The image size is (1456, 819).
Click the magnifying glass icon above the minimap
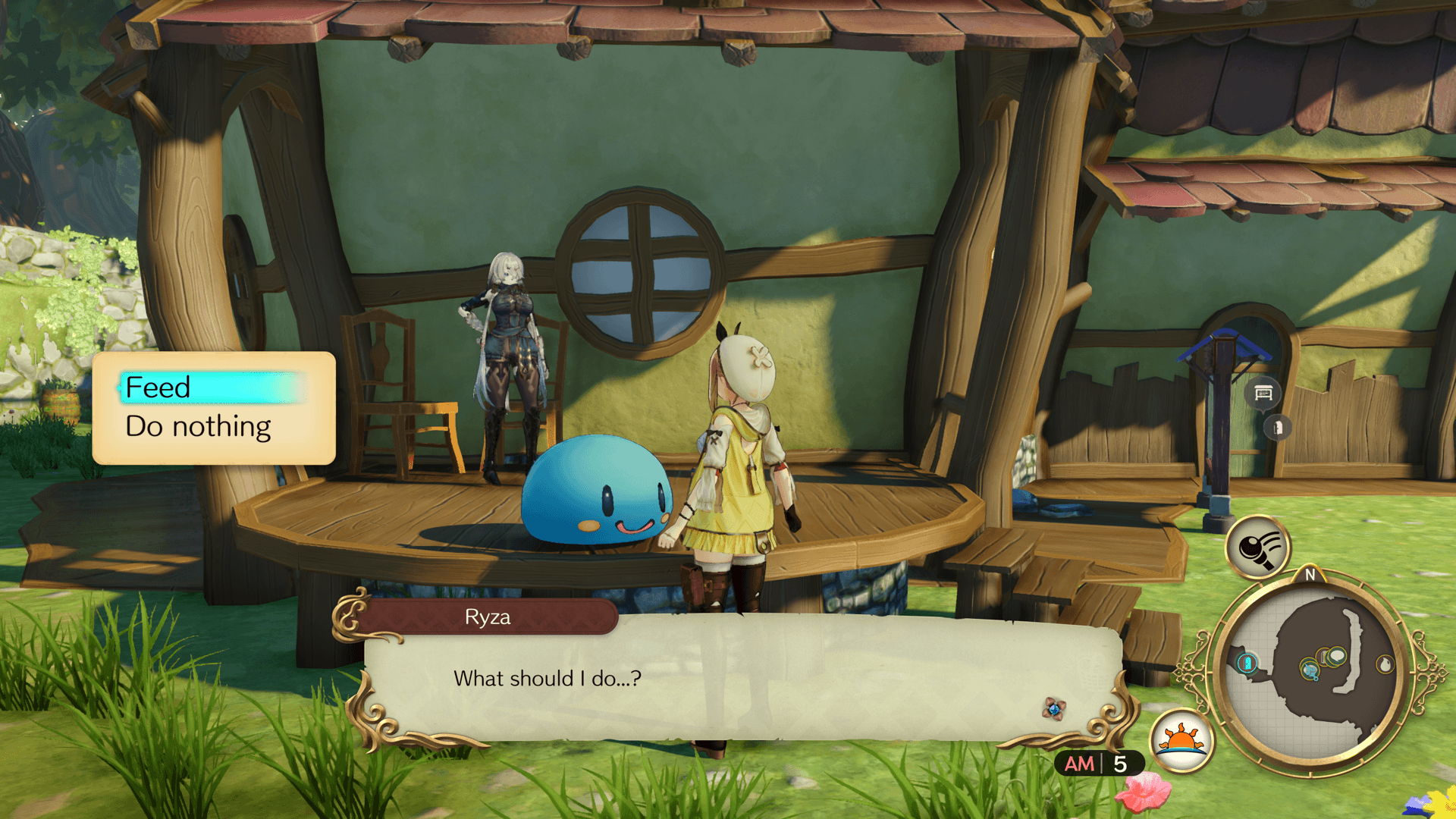pyautogui.click(x=1258, y=547)
